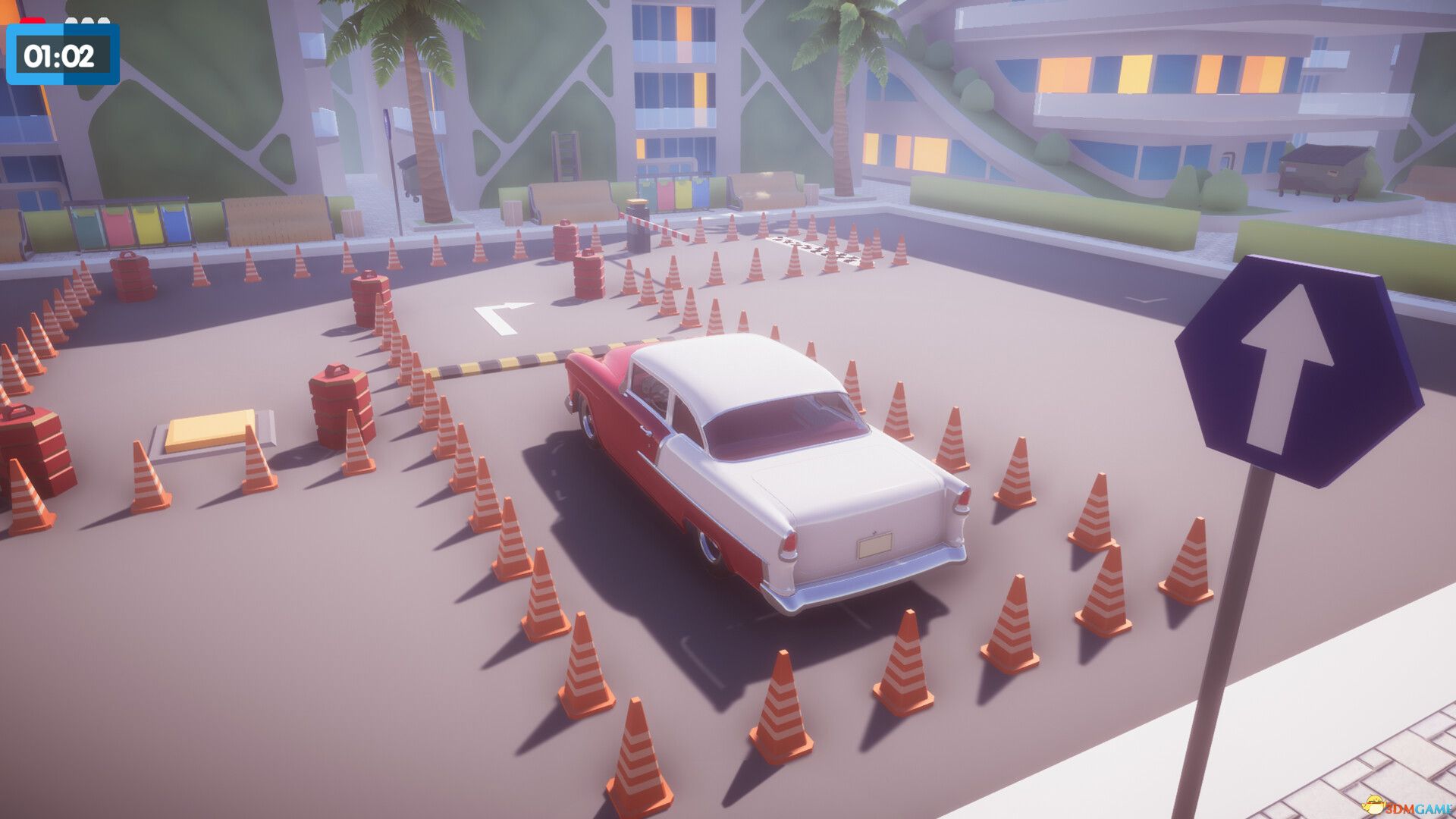The width and height of the screenshot is (1456, 819).
Task: Click the last white attempt dot
Action: click(103, 20)
